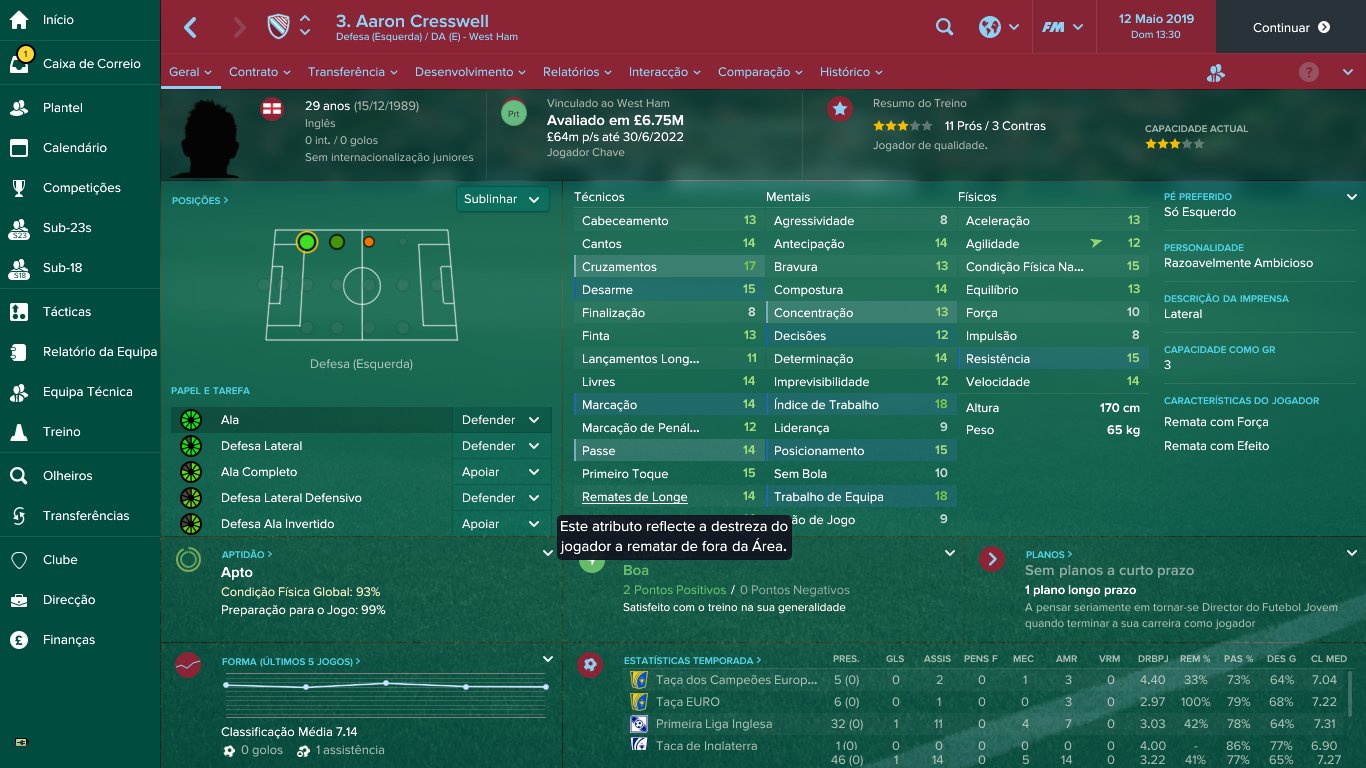Go to the Plantel squad screen
This screenshot has height=768, width=1366.
click(x=62, y=108)
